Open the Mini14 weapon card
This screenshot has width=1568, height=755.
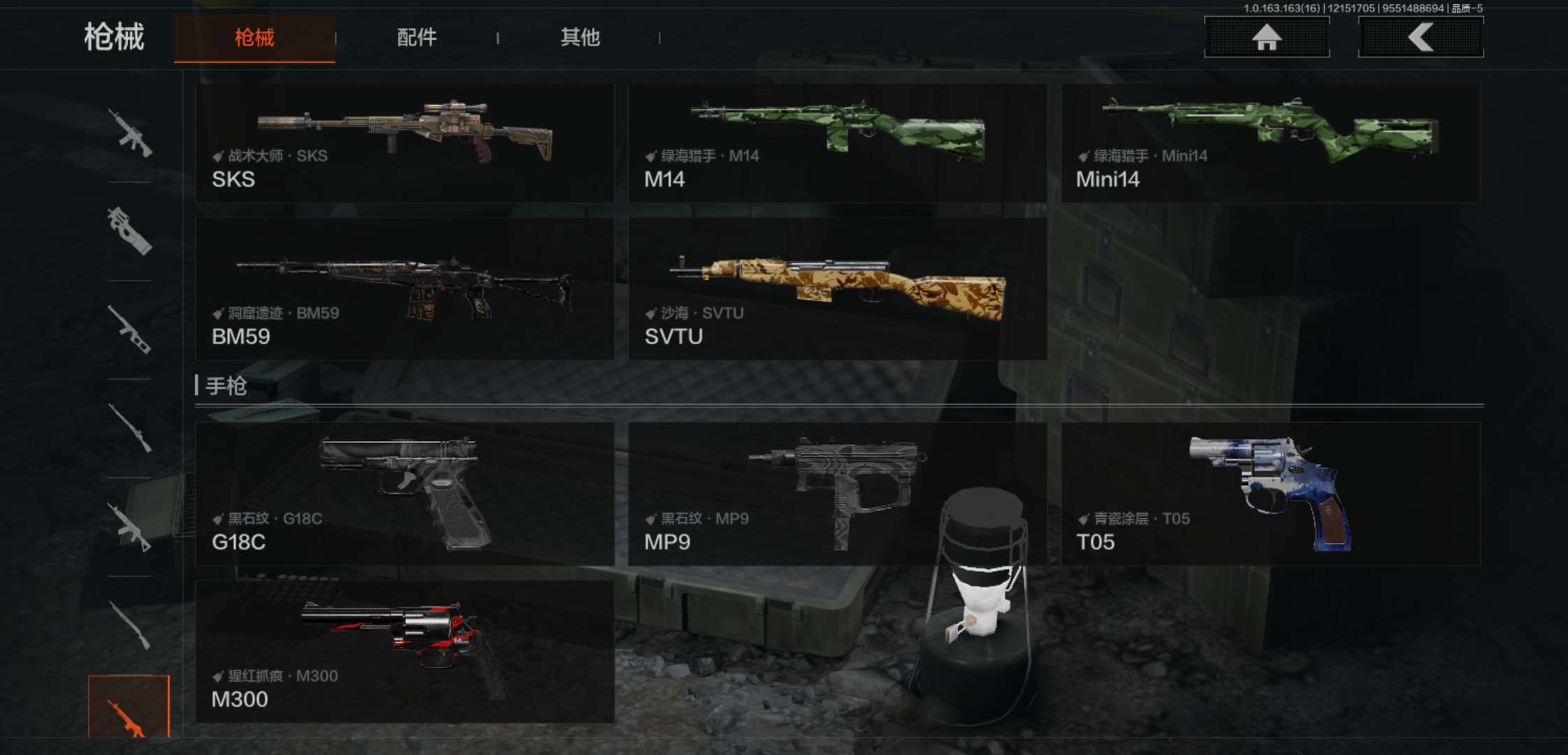click(x=1270, y=144)
